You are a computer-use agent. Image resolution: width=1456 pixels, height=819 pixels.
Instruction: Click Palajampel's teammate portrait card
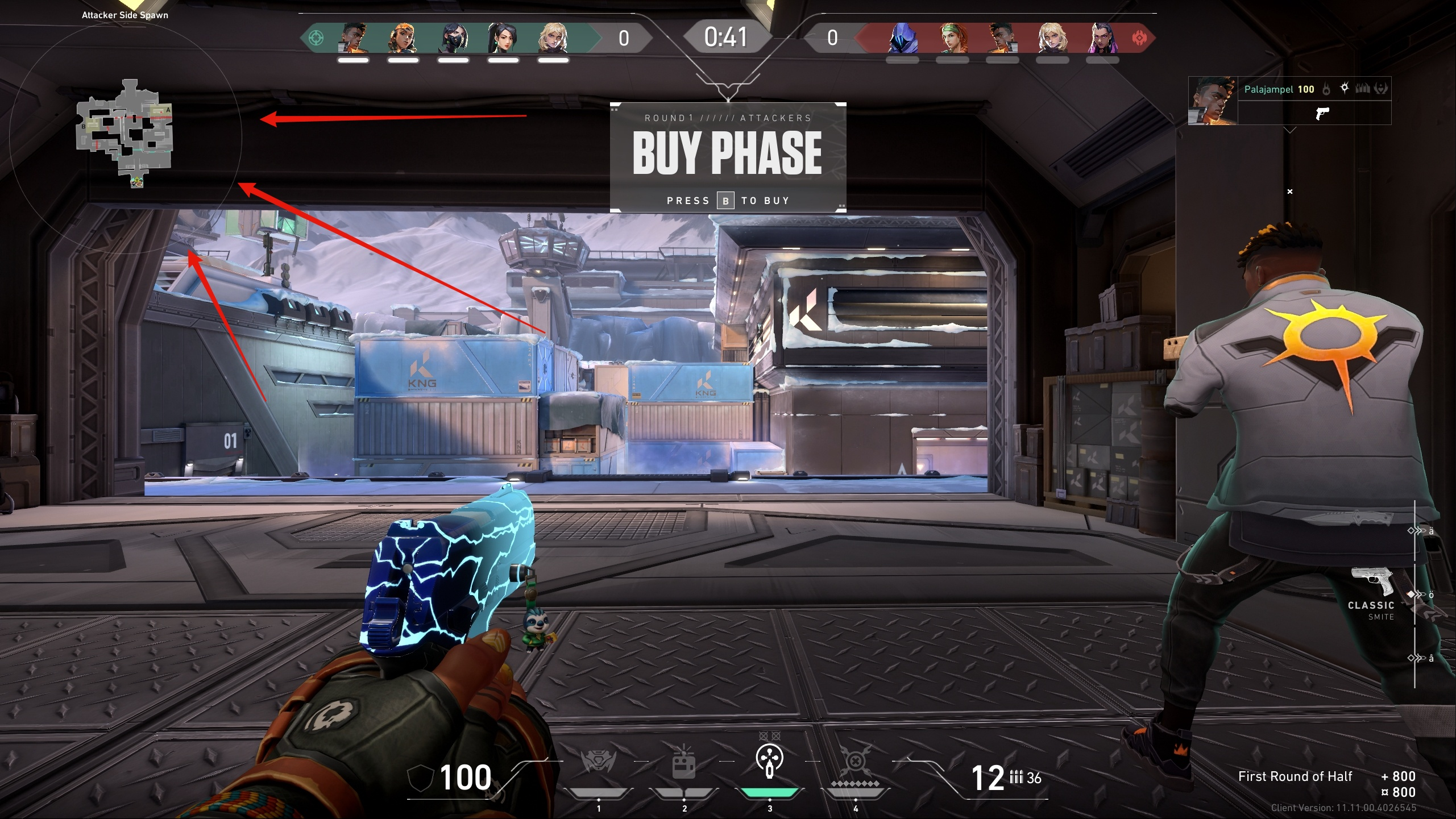tap(1213, 101)
